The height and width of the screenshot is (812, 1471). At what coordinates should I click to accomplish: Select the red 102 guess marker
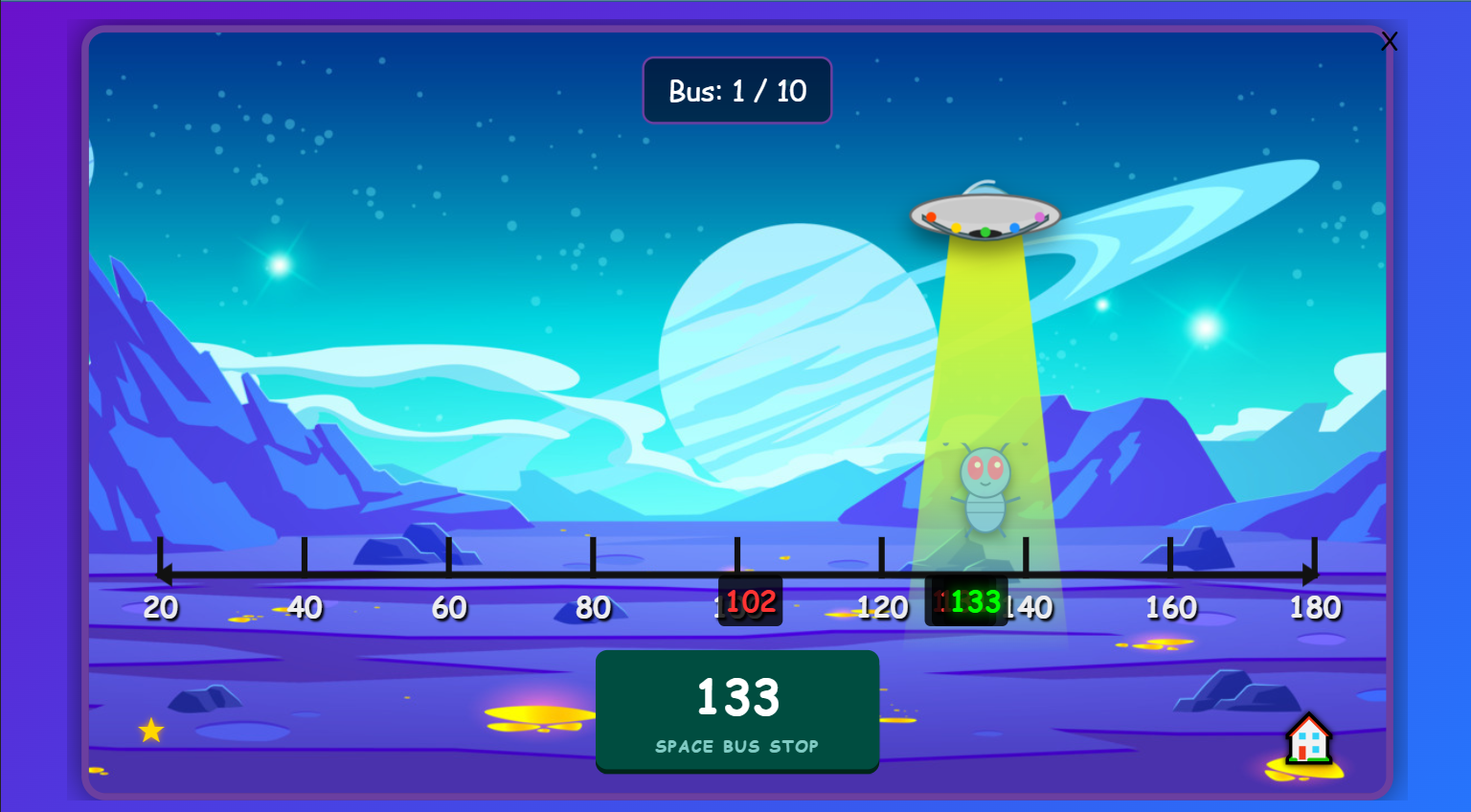pyautogui.click(x=749, y=601)
